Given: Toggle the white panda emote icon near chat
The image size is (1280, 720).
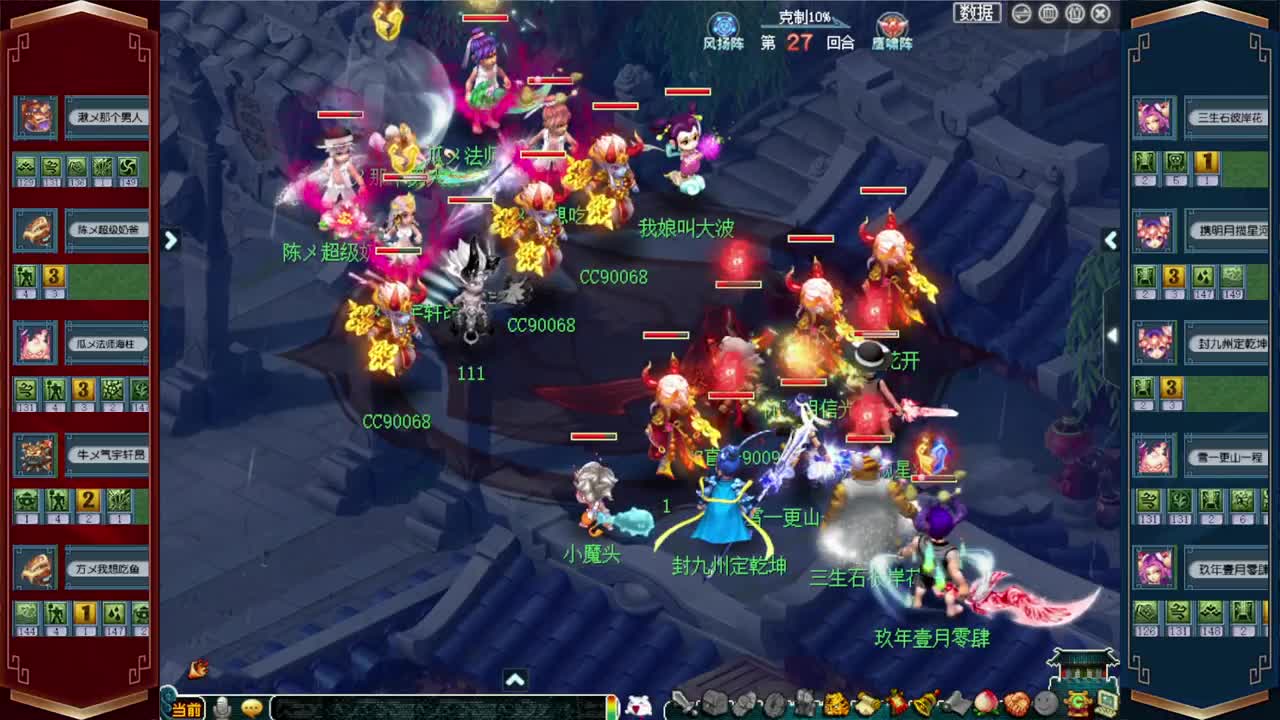Looking at the screenshot, I should coord(641,705).
